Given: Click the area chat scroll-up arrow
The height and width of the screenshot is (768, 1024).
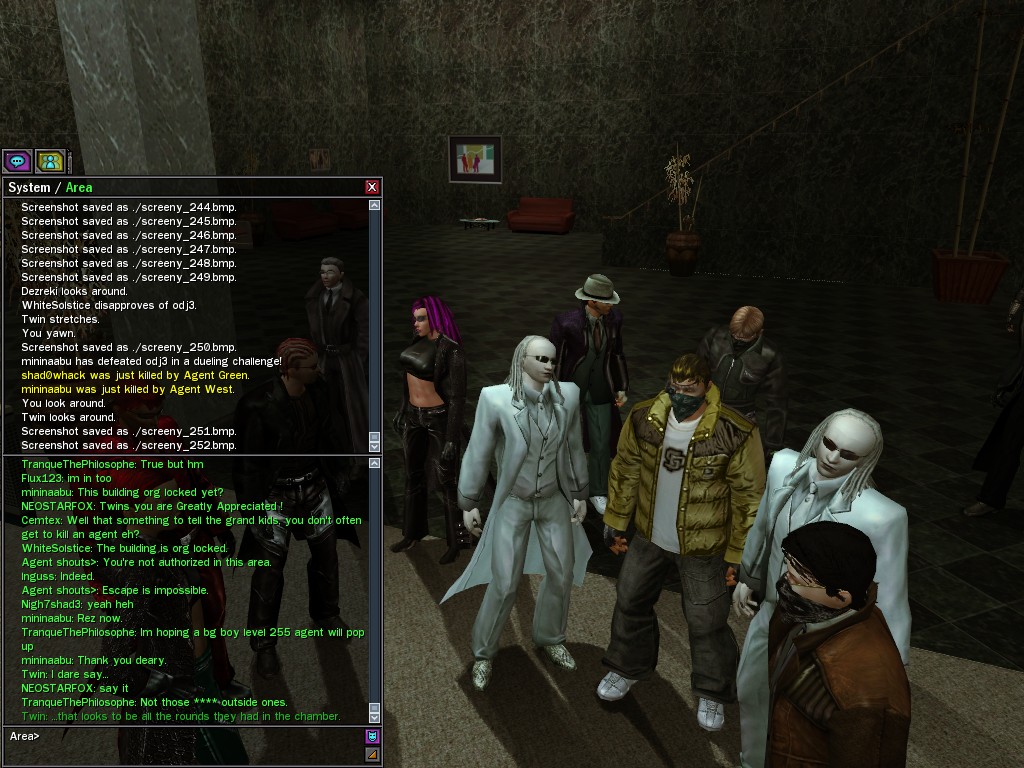Looking at the screenshot, I should coord(375,463).
